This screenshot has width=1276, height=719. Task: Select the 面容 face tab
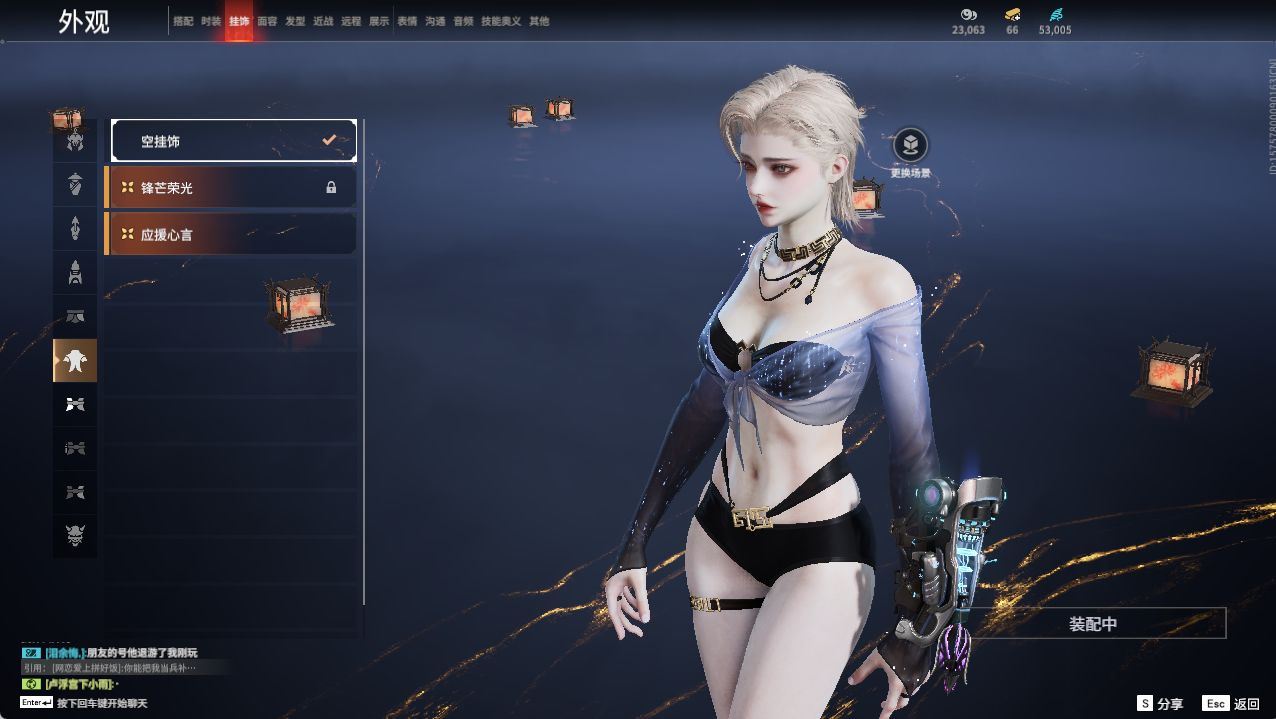pos(267,21)
